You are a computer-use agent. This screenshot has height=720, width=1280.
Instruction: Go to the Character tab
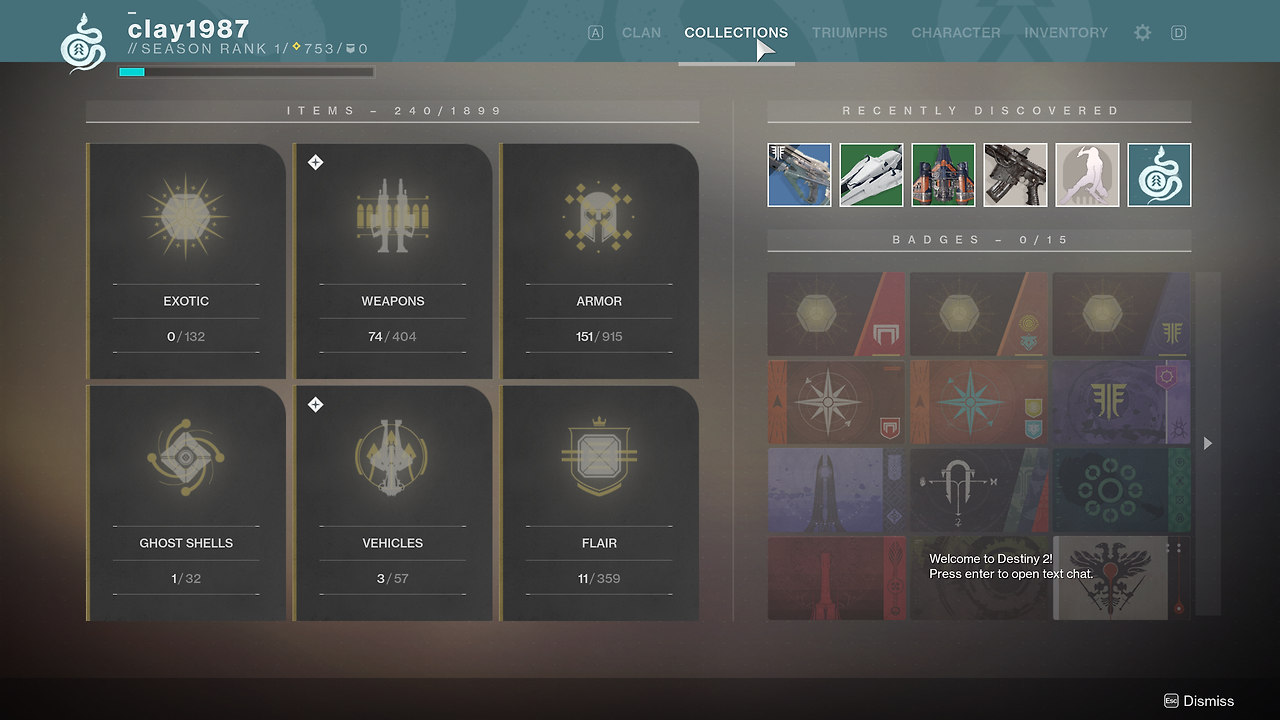pyautogui.click(x=955, y=33)
